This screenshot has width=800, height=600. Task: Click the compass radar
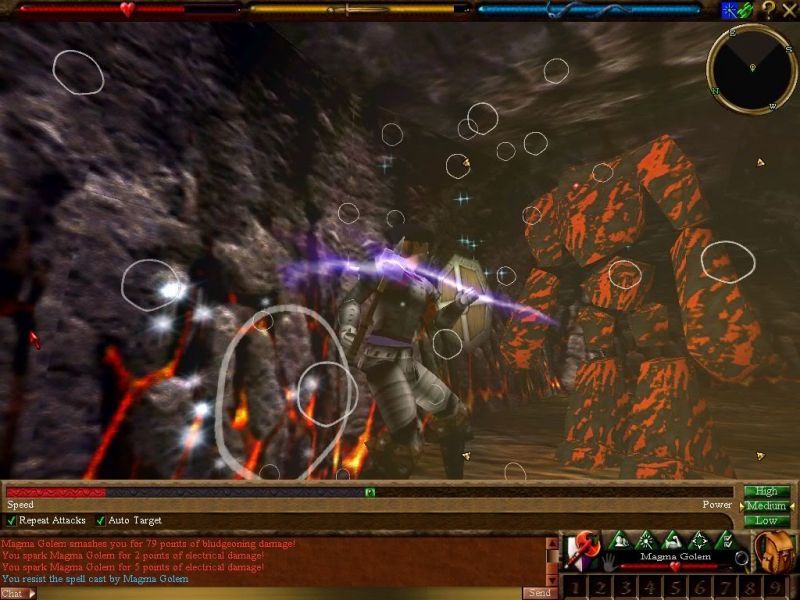[x=752, y=68]
